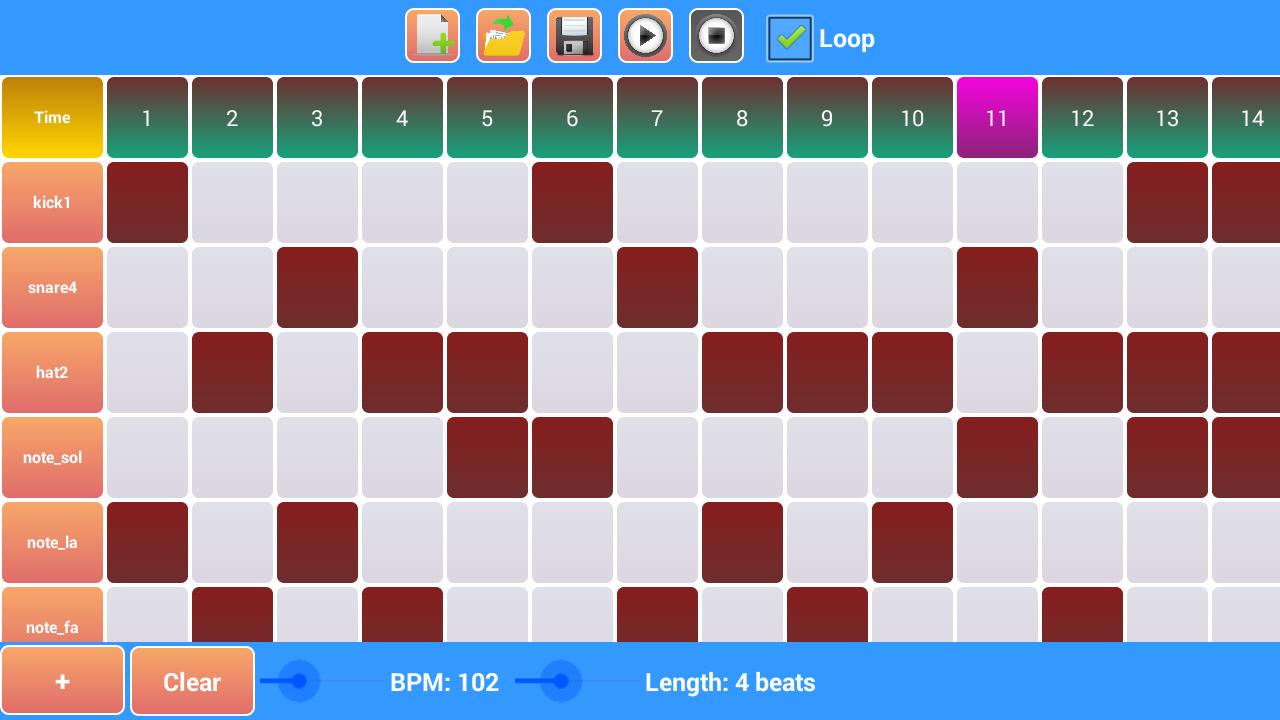The image size is (1280, 720).
Task: Select the snare4 track label
Action: coord(52,287)
